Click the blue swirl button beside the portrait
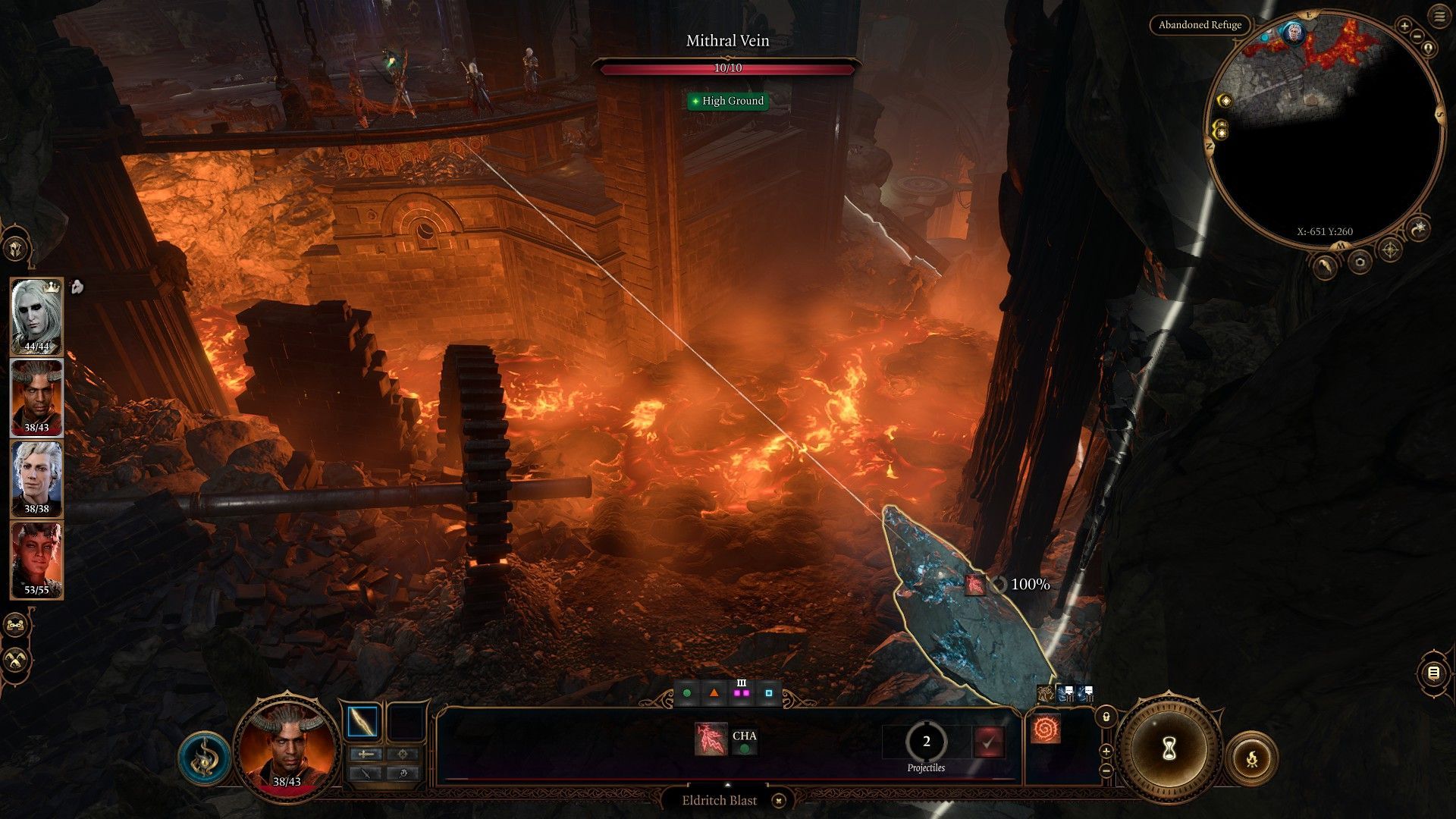The height and width of the screenshot is (819, 1456). click(204, 758)
